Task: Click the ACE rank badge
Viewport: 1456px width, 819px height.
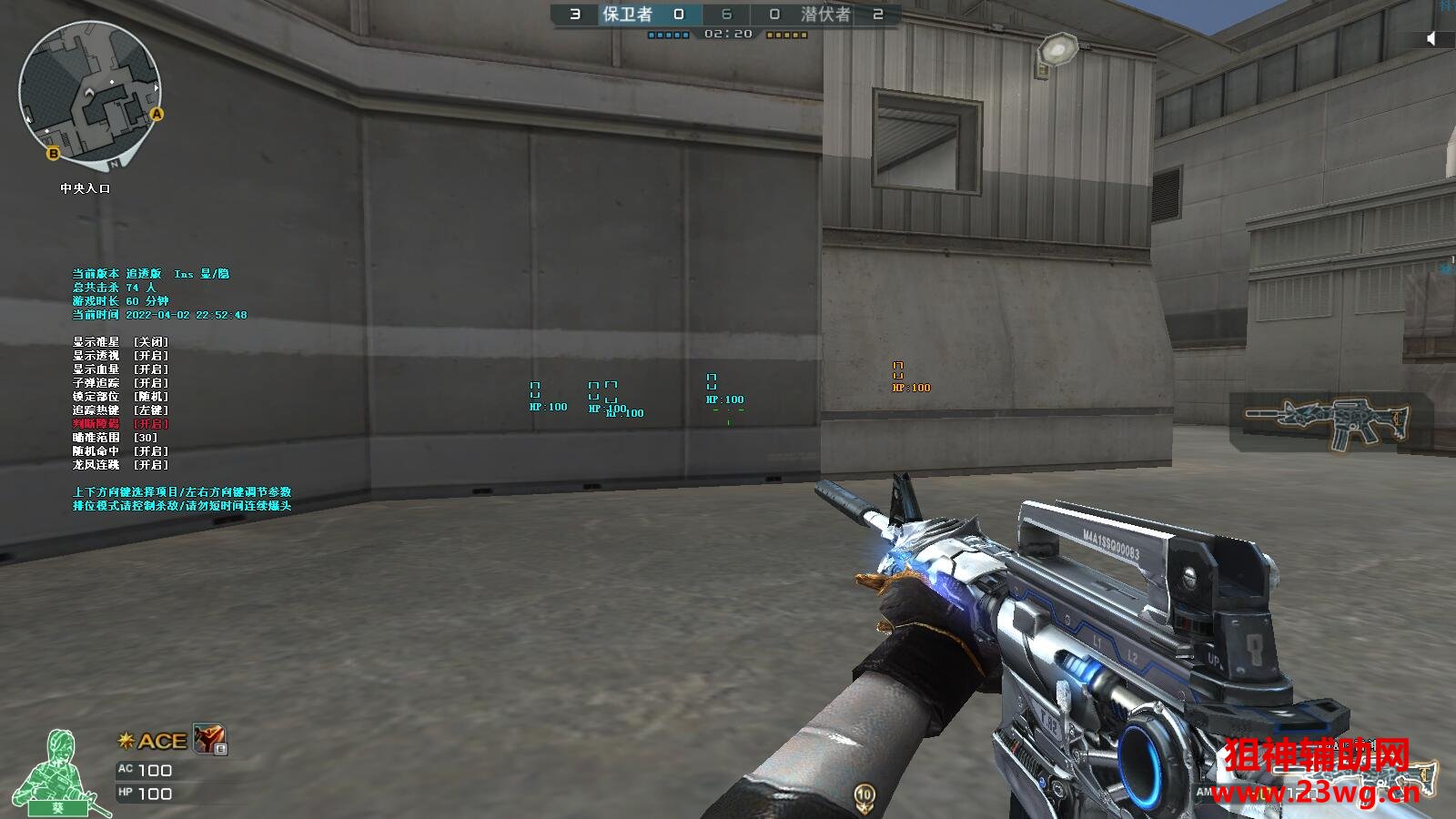Action: pos(153,741)
